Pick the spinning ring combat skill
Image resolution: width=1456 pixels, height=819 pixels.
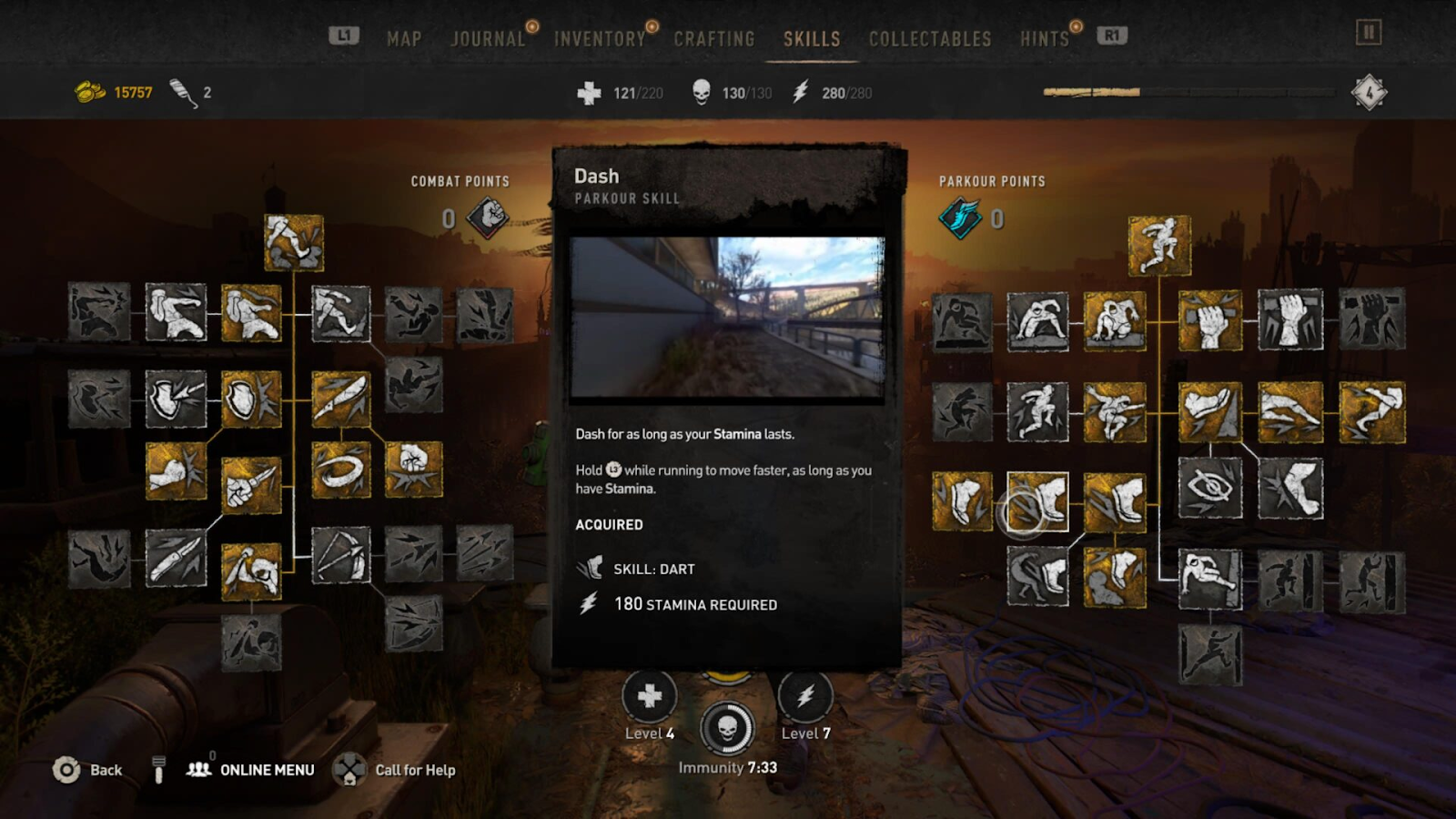point(341,470)
